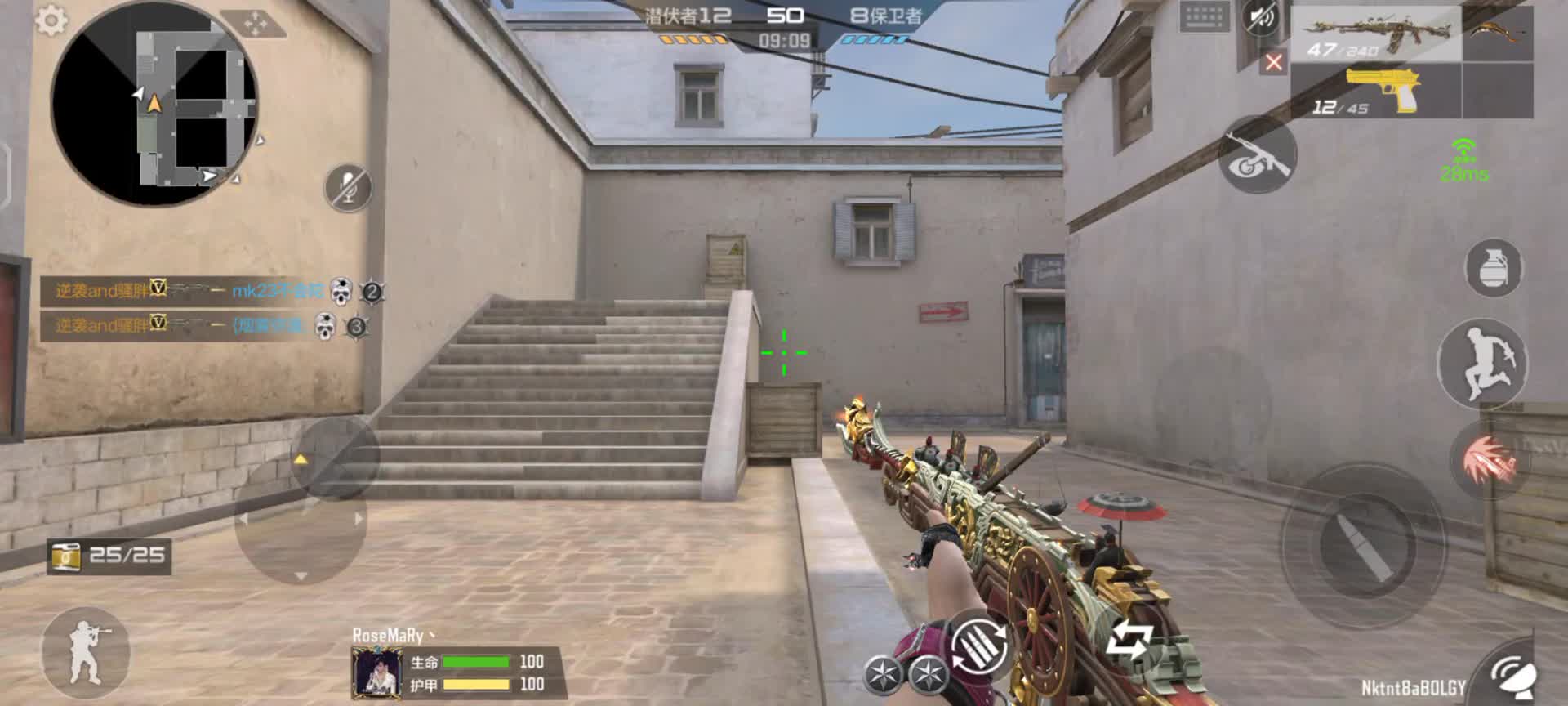This screenshot has width=1568, height=706.
Task: Toggle the speaker sound icon
Action: point(1260,17)
